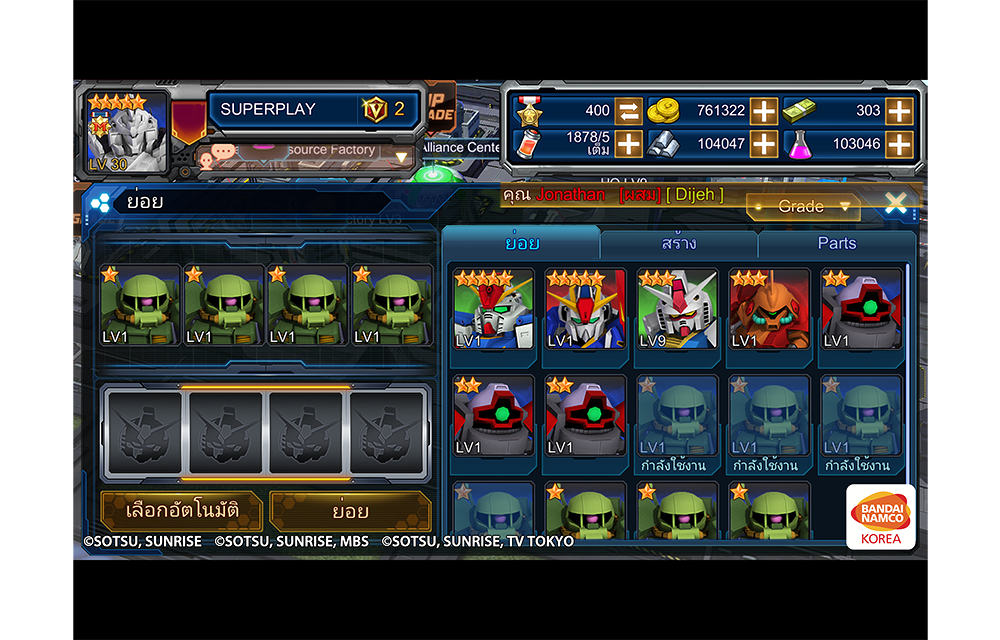Refill energy using its plus button
This screenshot has width=1000, height=640.
click(x=628, y=144)
